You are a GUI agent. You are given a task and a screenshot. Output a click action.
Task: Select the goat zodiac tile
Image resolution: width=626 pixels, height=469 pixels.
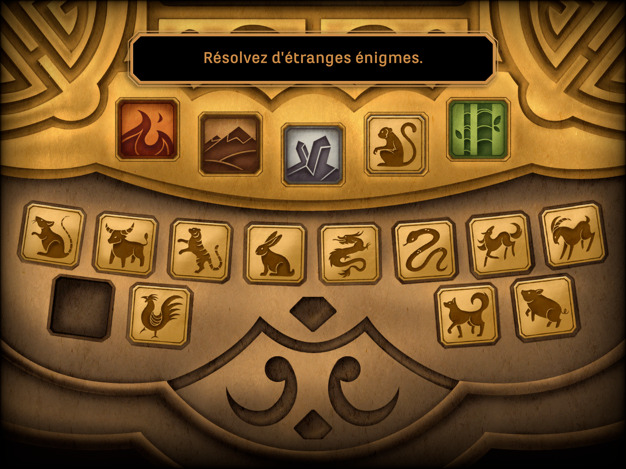573,236
